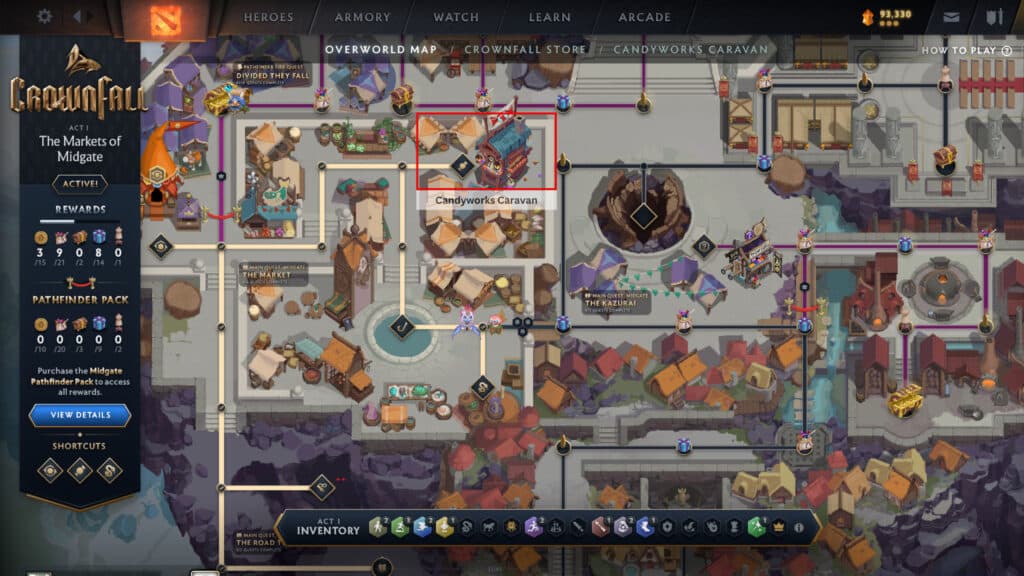Open the armory icon beside the mail

click(x=994, y=17)
